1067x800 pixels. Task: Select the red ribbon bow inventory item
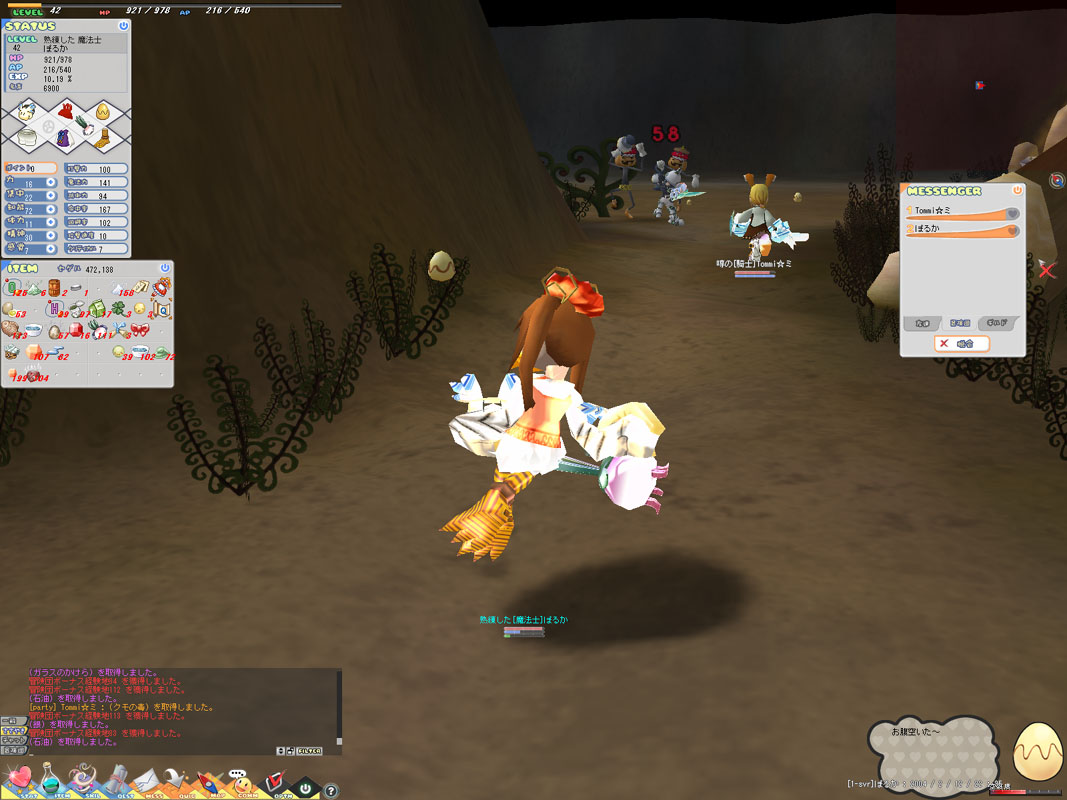(x=140, y=329)
